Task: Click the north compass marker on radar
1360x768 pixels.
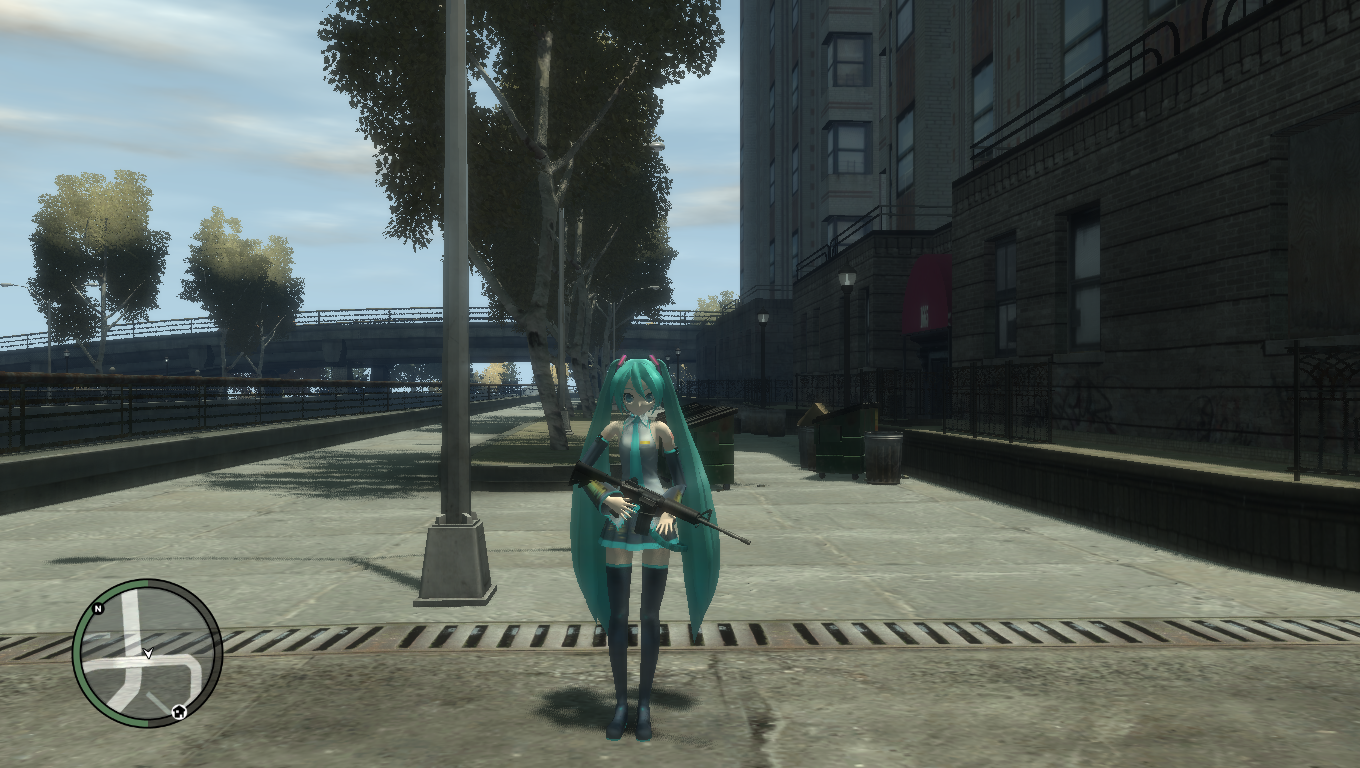Action: [98, 608]
